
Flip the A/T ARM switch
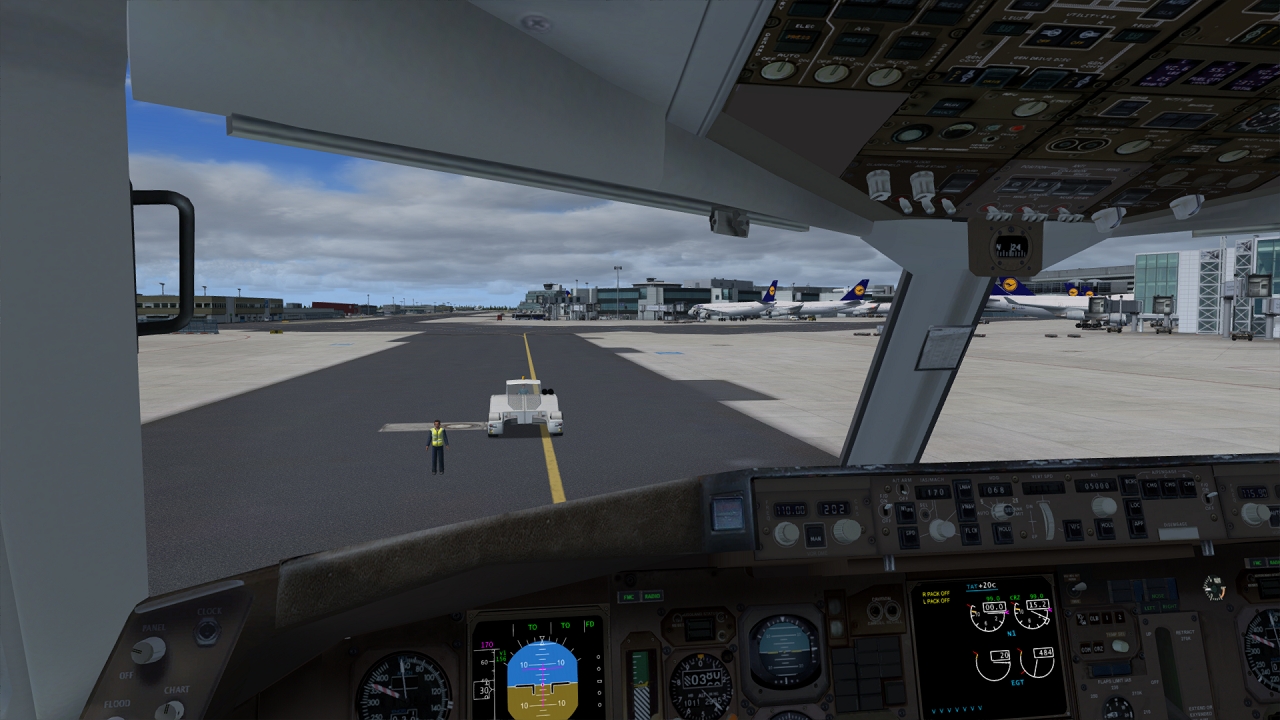tap(902, 489)
